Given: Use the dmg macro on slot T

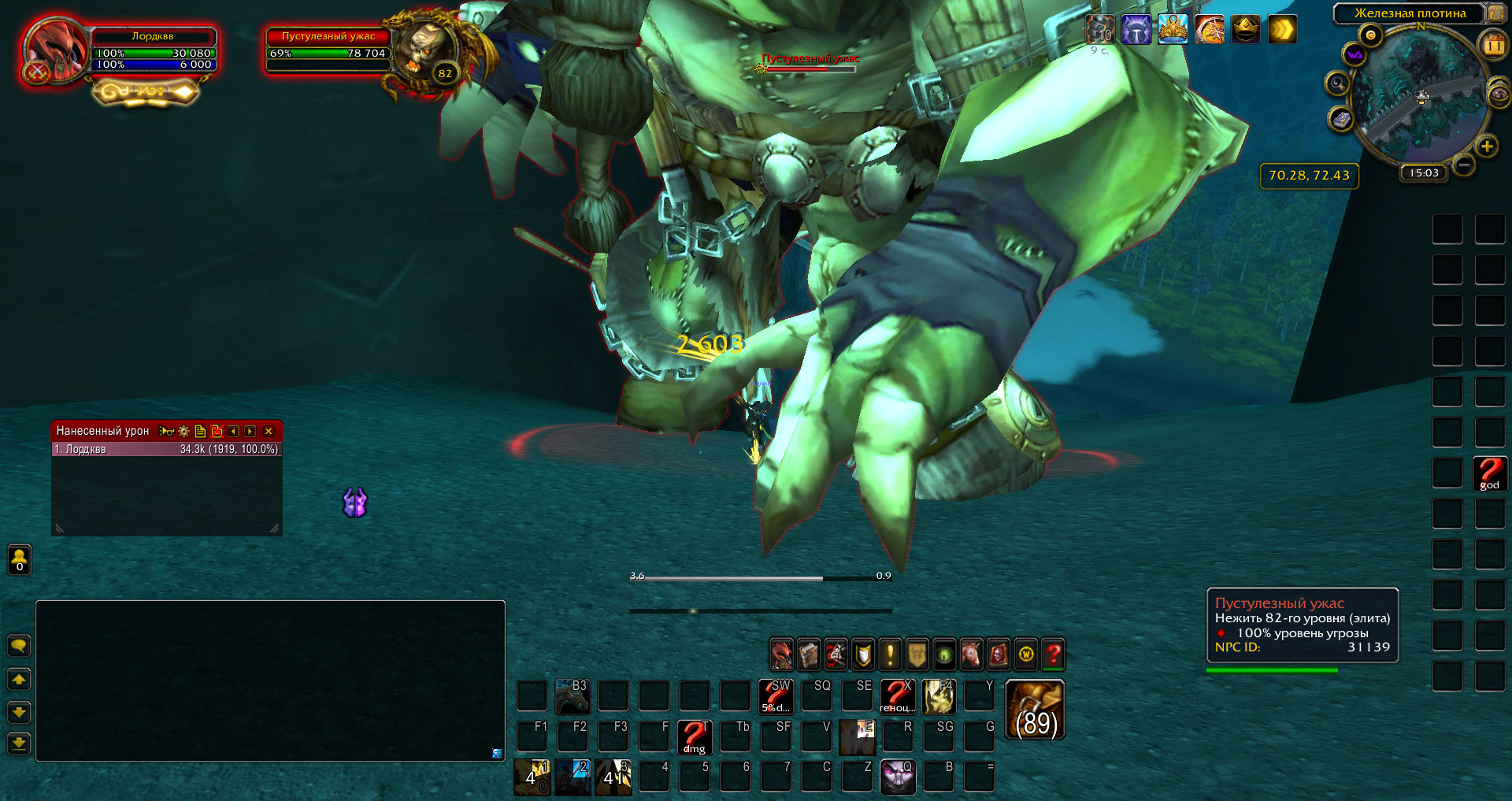Looking at the screenshot, I should 694,737.
